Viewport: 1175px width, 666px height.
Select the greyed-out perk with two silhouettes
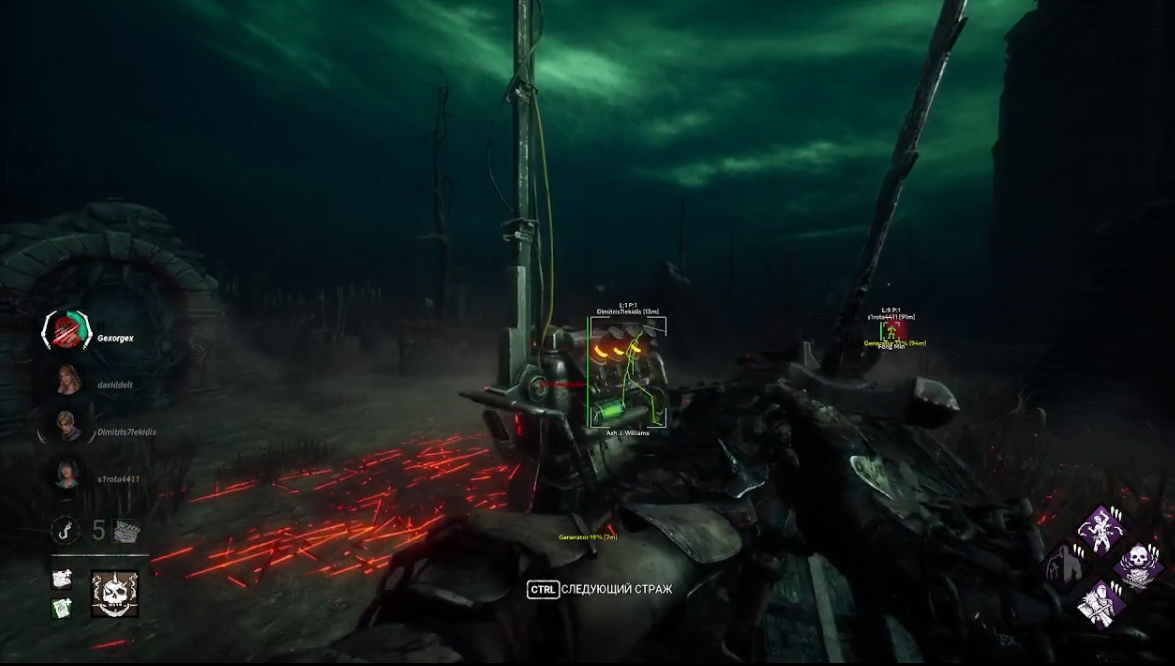point(1065,567)
